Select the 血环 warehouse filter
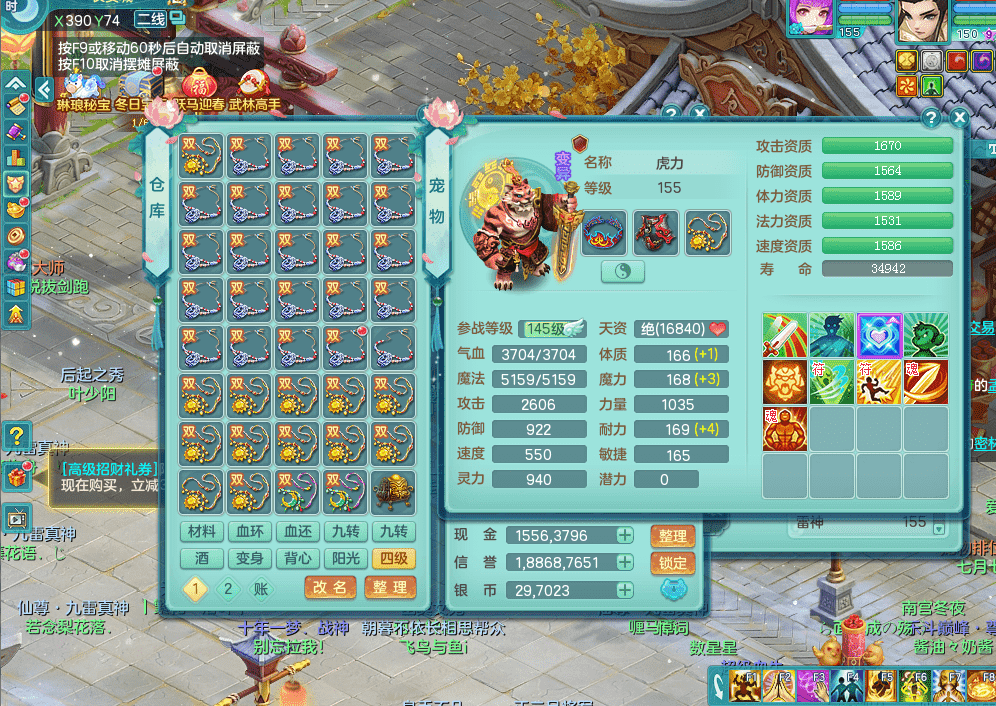 pos(249,532)
